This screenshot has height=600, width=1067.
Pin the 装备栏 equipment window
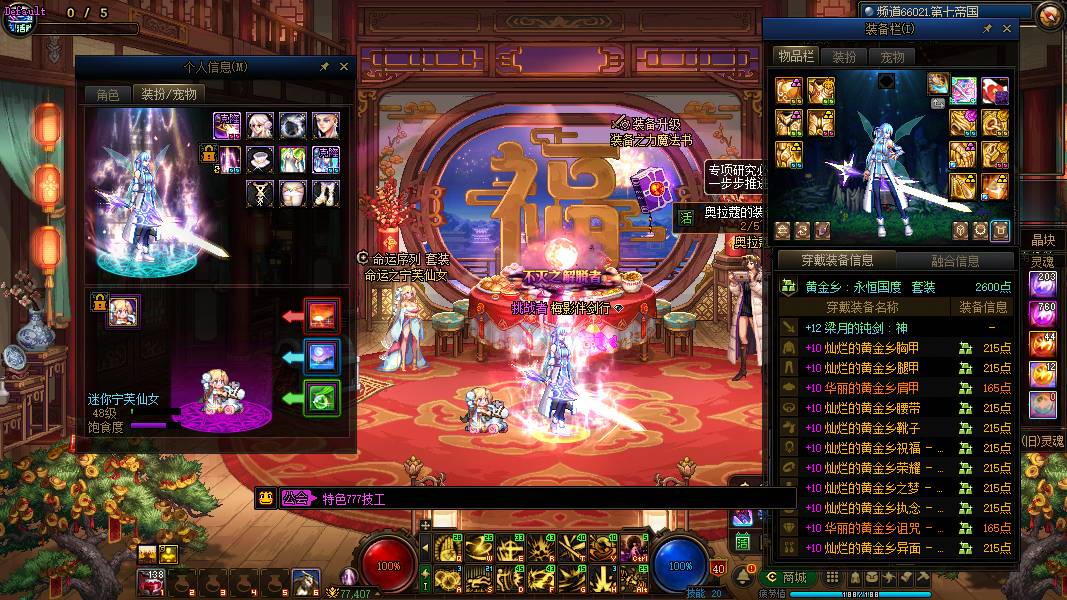coord(987,30)
